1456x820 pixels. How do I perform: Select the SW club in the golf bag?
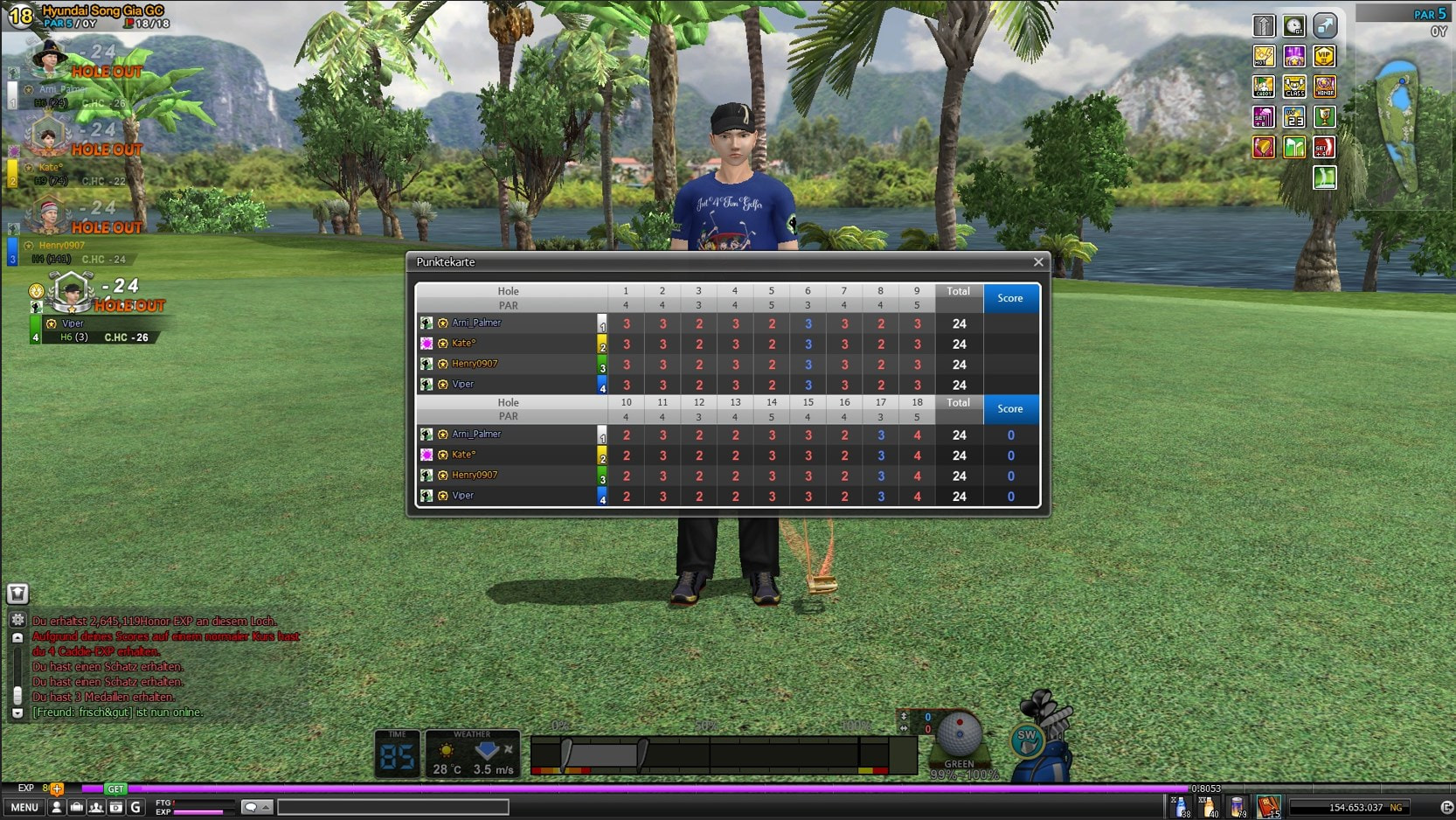pos(1027,737)
